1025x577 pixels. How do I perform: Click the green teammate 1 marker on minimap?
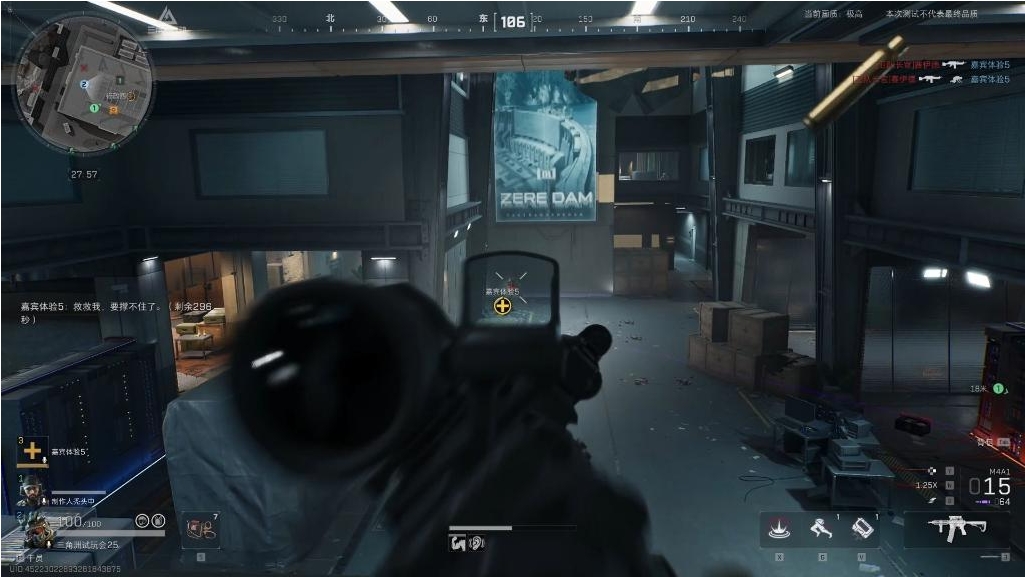[94, 107]
